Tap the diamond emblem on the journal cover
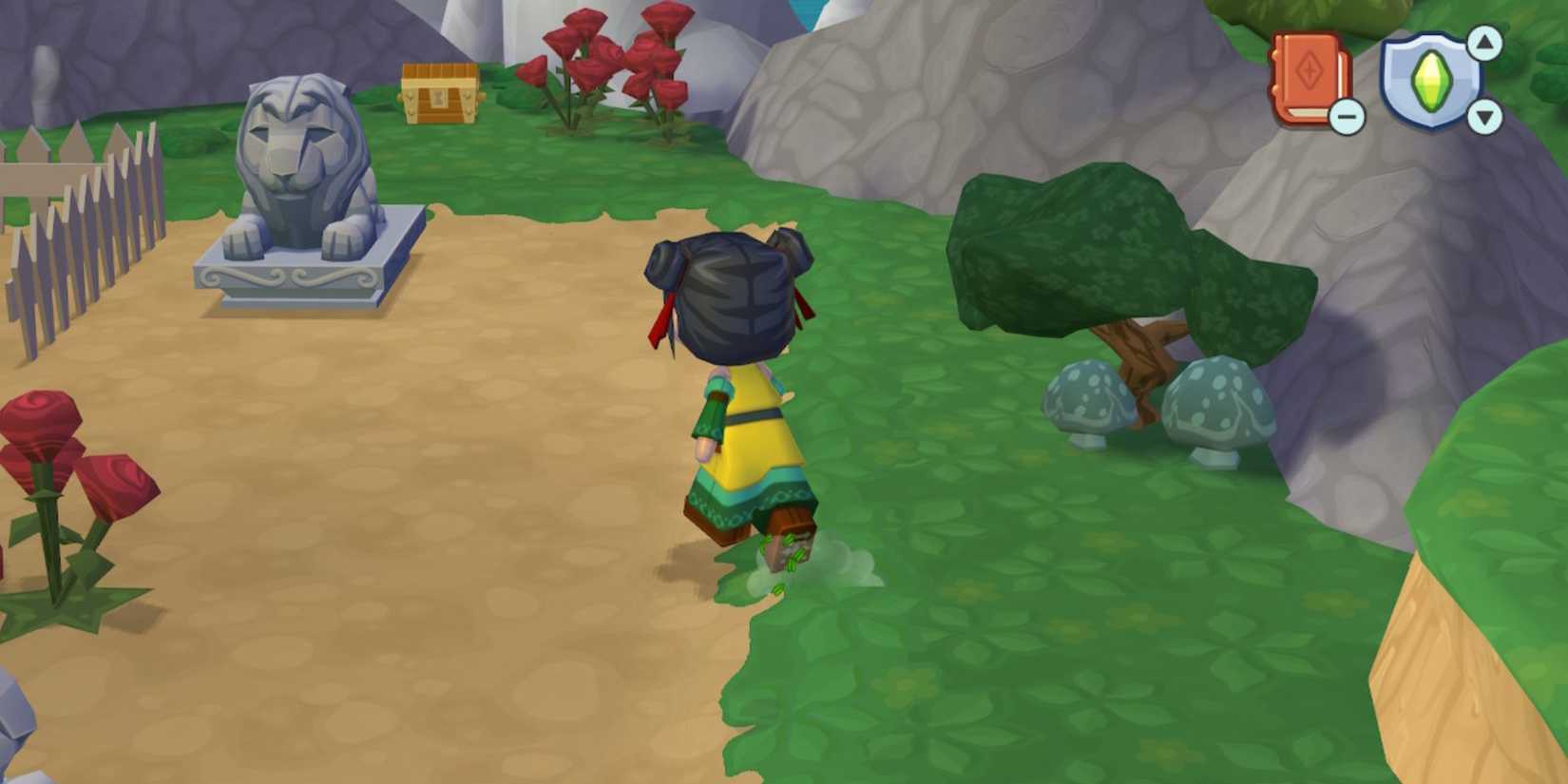This screenshot has height=784, width=1568. pos(1308,71)
